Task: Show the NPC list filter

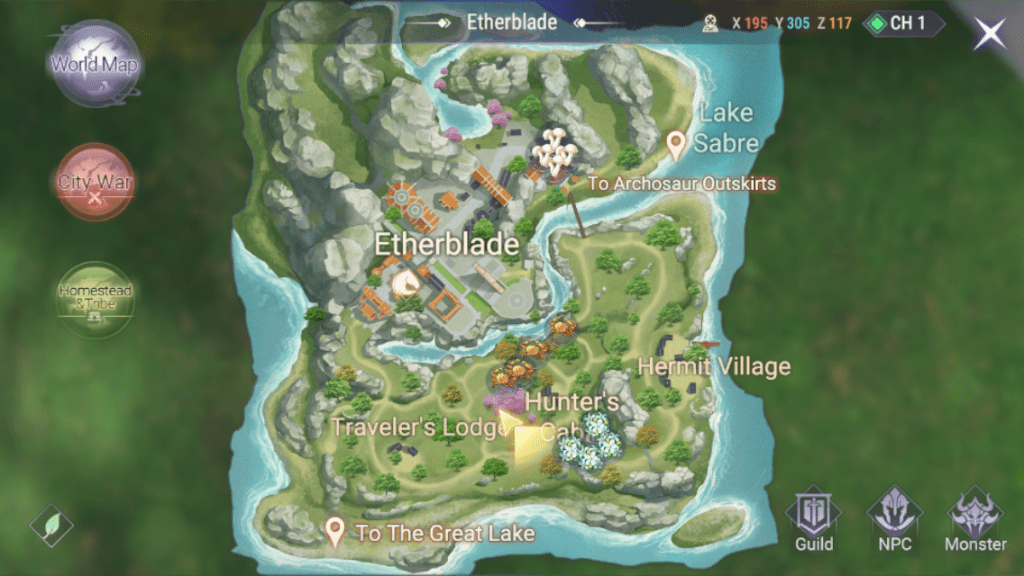Action: click(x=894, y=520)
